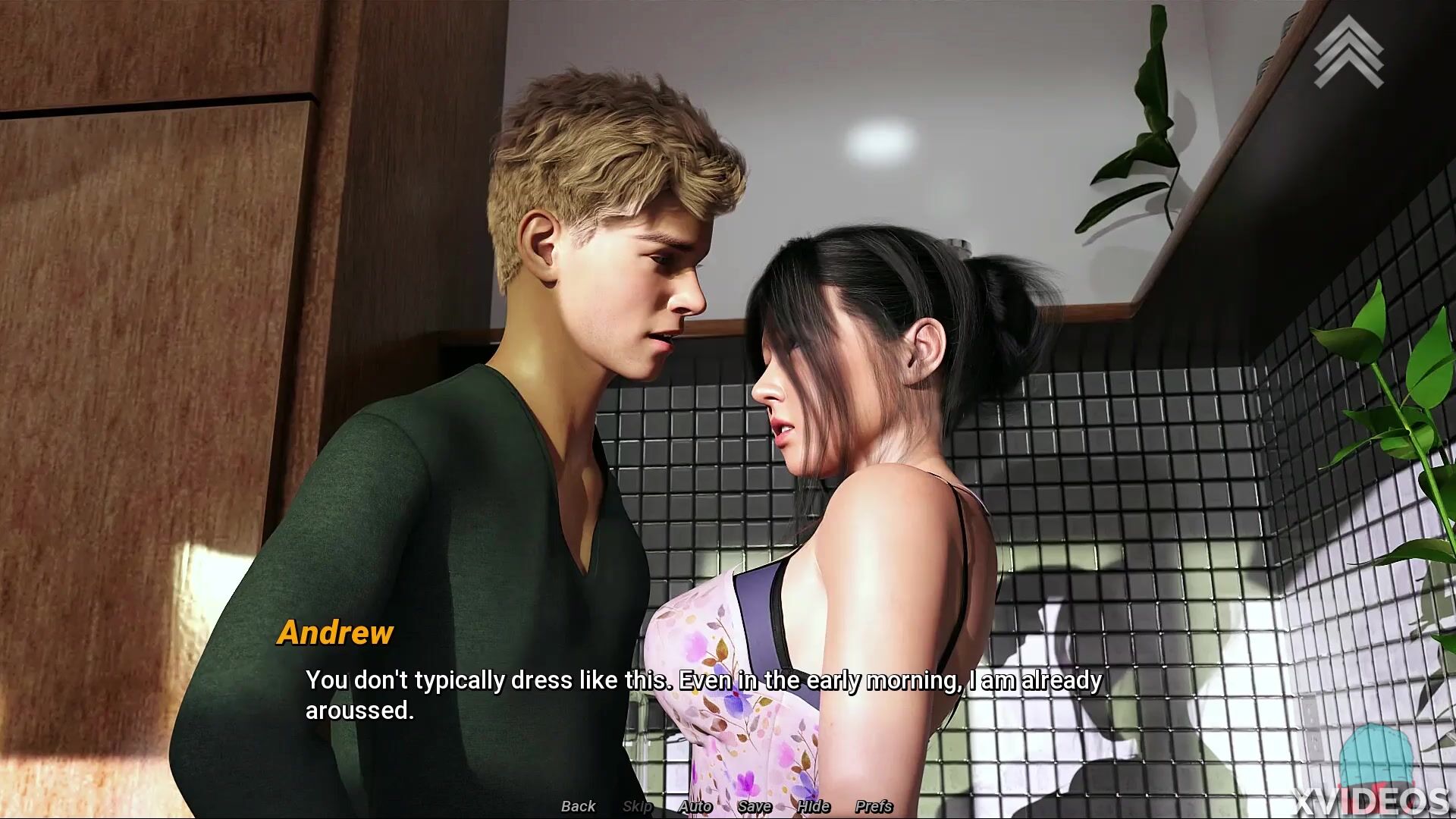
Task: Go back to the previous dialogue line
Action: [x=578, y=806]
